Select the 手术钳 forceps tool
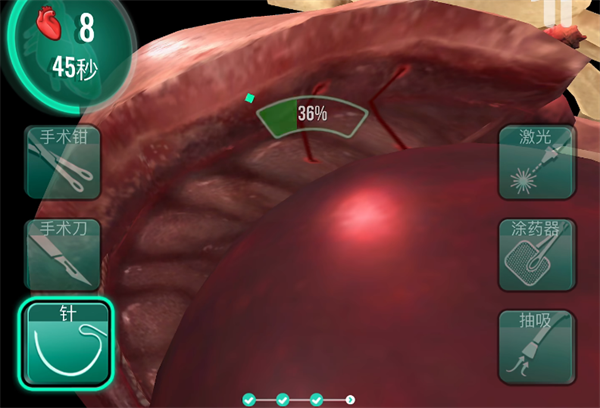The width and height of the screenshot is (600, 408). click(62, 162)
